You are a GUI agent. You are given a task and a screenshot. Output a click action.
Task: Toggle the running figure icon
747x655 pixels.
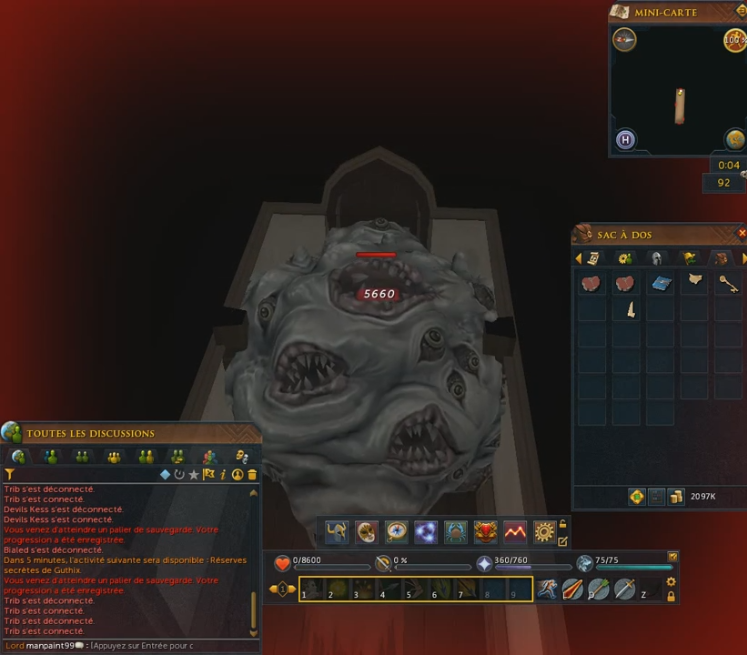[546, 589]
